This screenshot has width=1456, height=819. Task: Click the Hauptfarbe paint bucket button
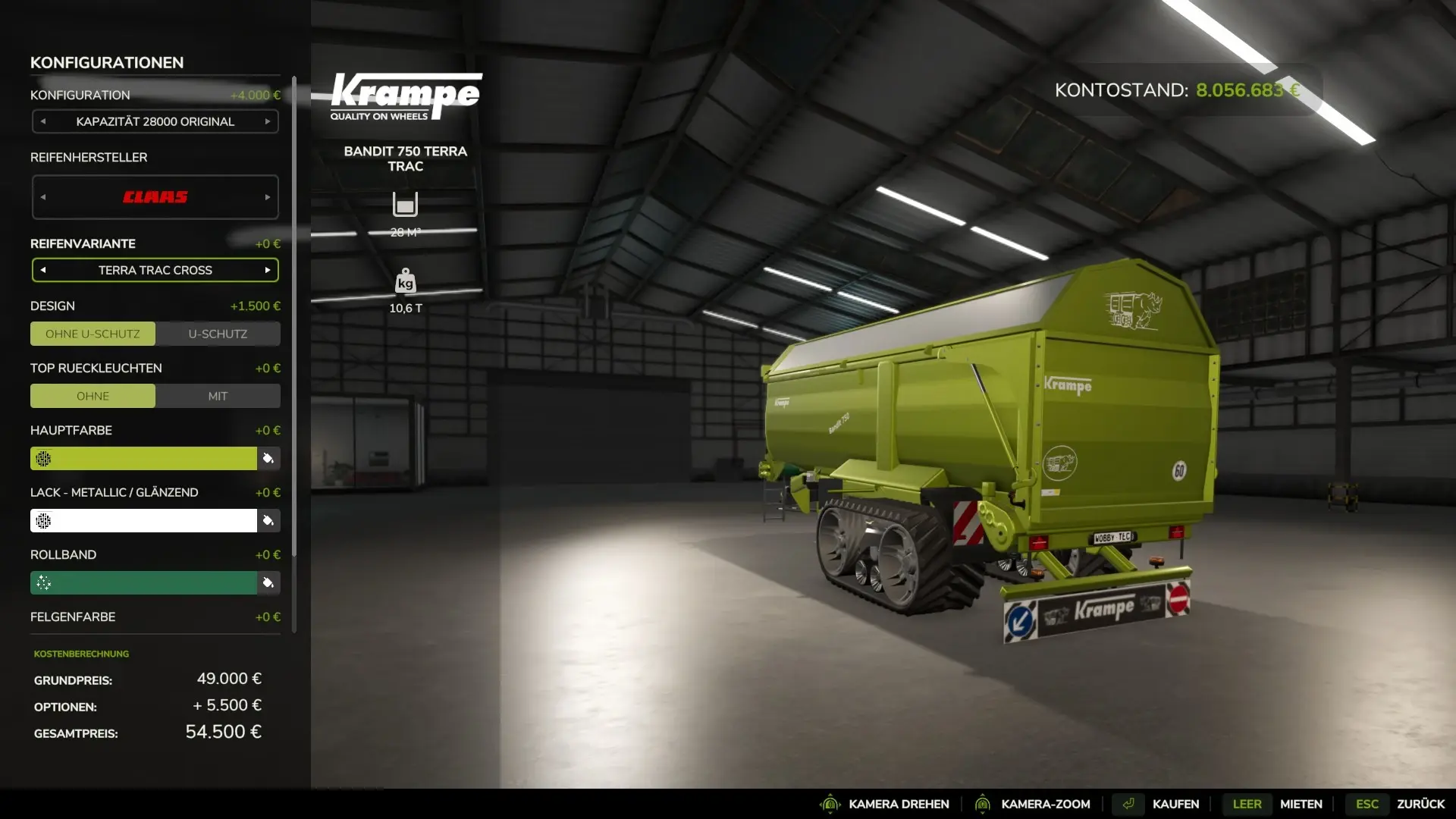click(x=268, y=458)
